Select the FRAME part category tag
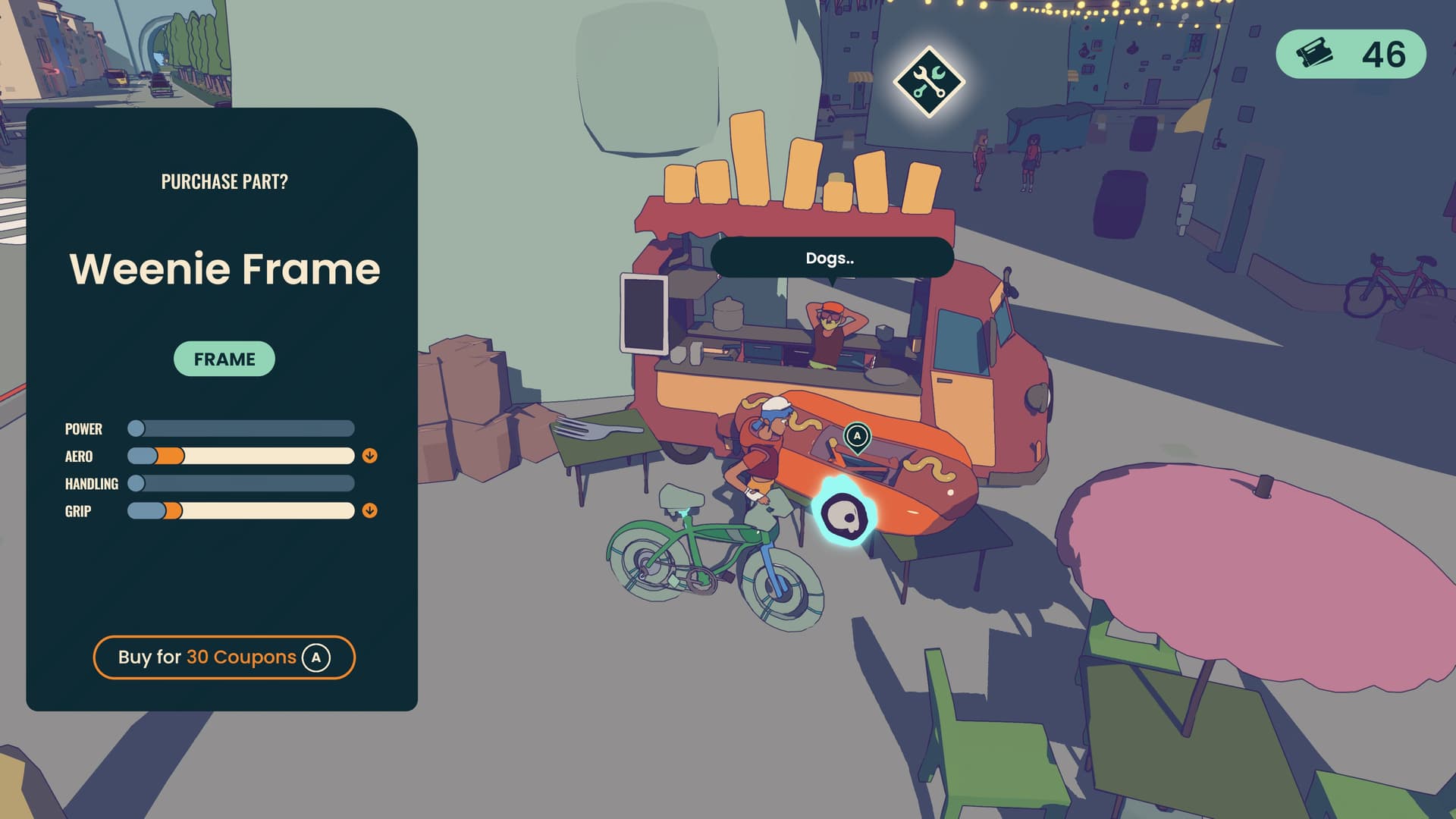 [x=224, y=359]
